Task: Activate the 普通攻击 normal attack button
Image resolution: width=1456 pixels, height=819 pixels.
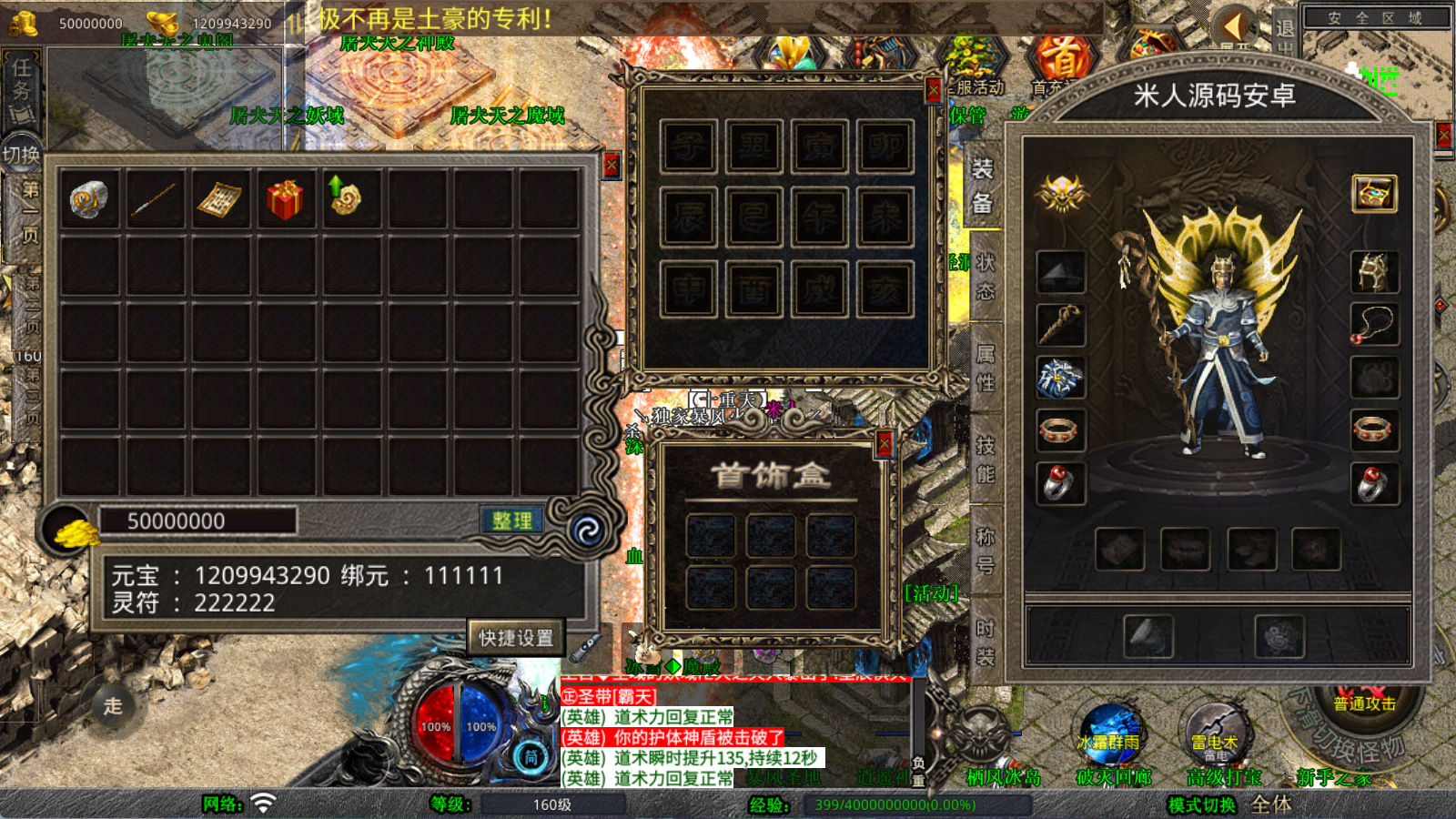Action: pyautogui.click(x=1363, y=703)
